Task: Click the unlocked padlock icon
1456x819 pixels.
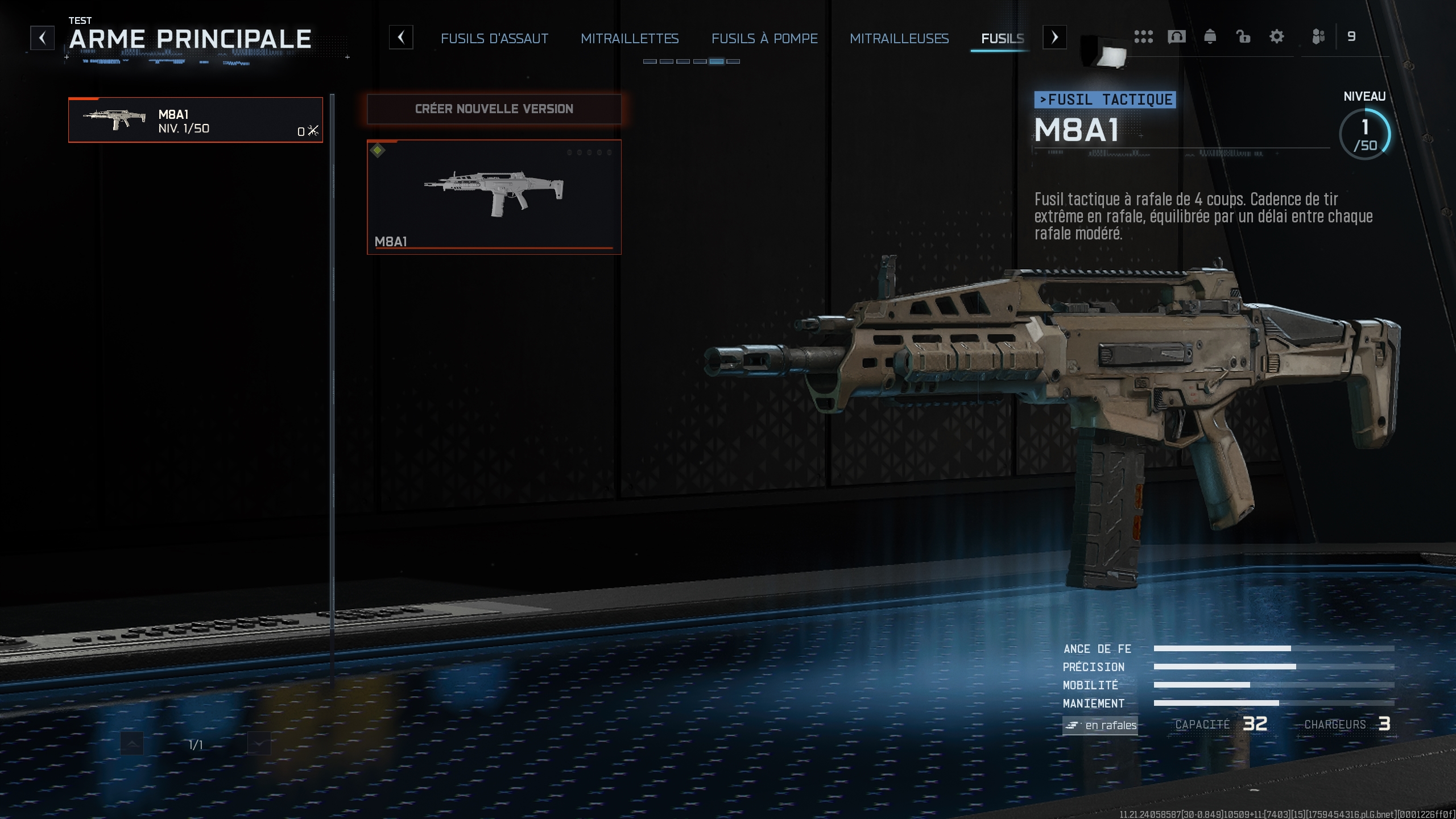Action: [1243, 36]
